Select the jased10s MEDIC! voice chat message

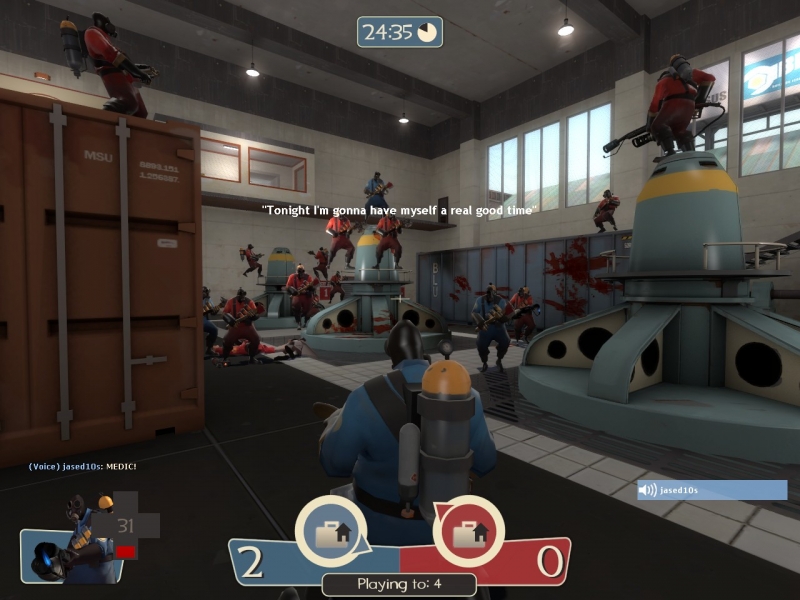click(82, 467)
